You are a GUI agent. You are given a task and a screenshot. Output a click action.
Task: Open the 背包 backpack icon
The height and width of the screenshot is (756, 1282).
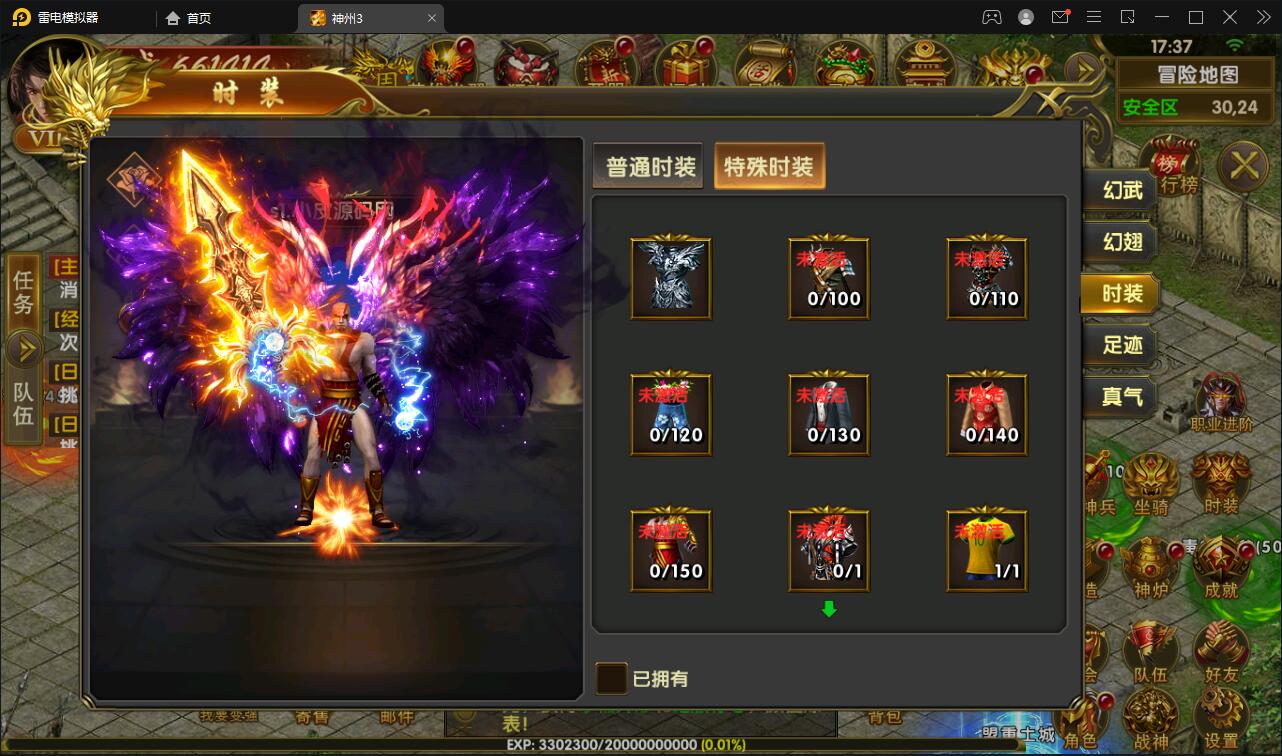(884, 718)
